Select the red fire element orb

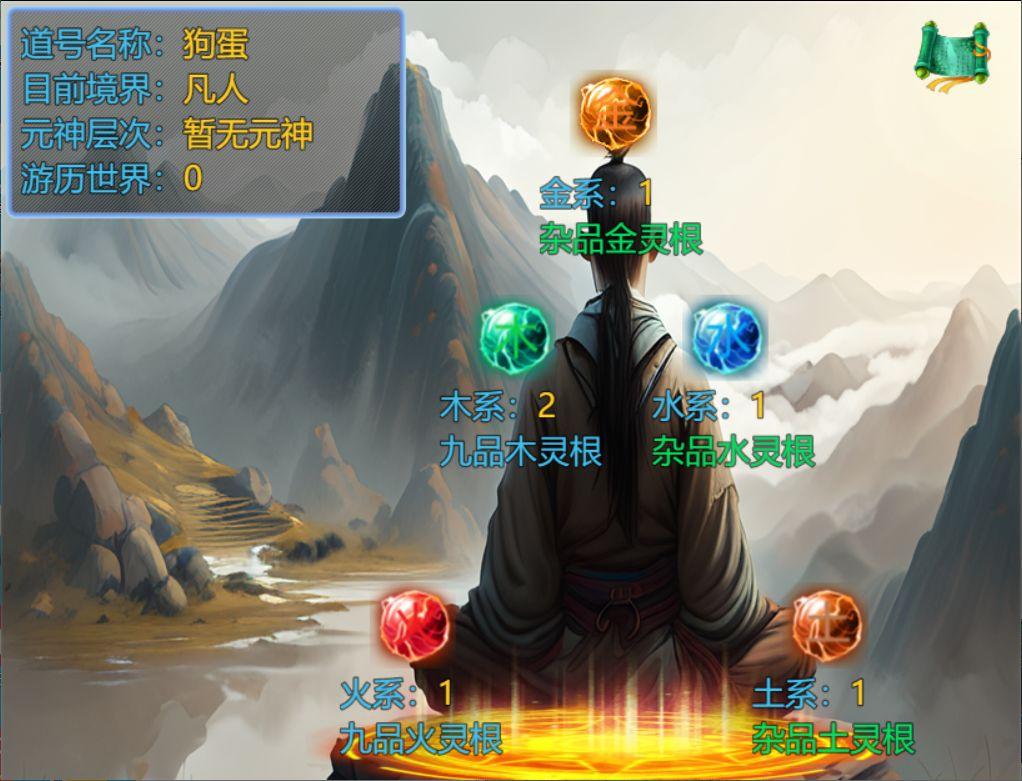416,623
